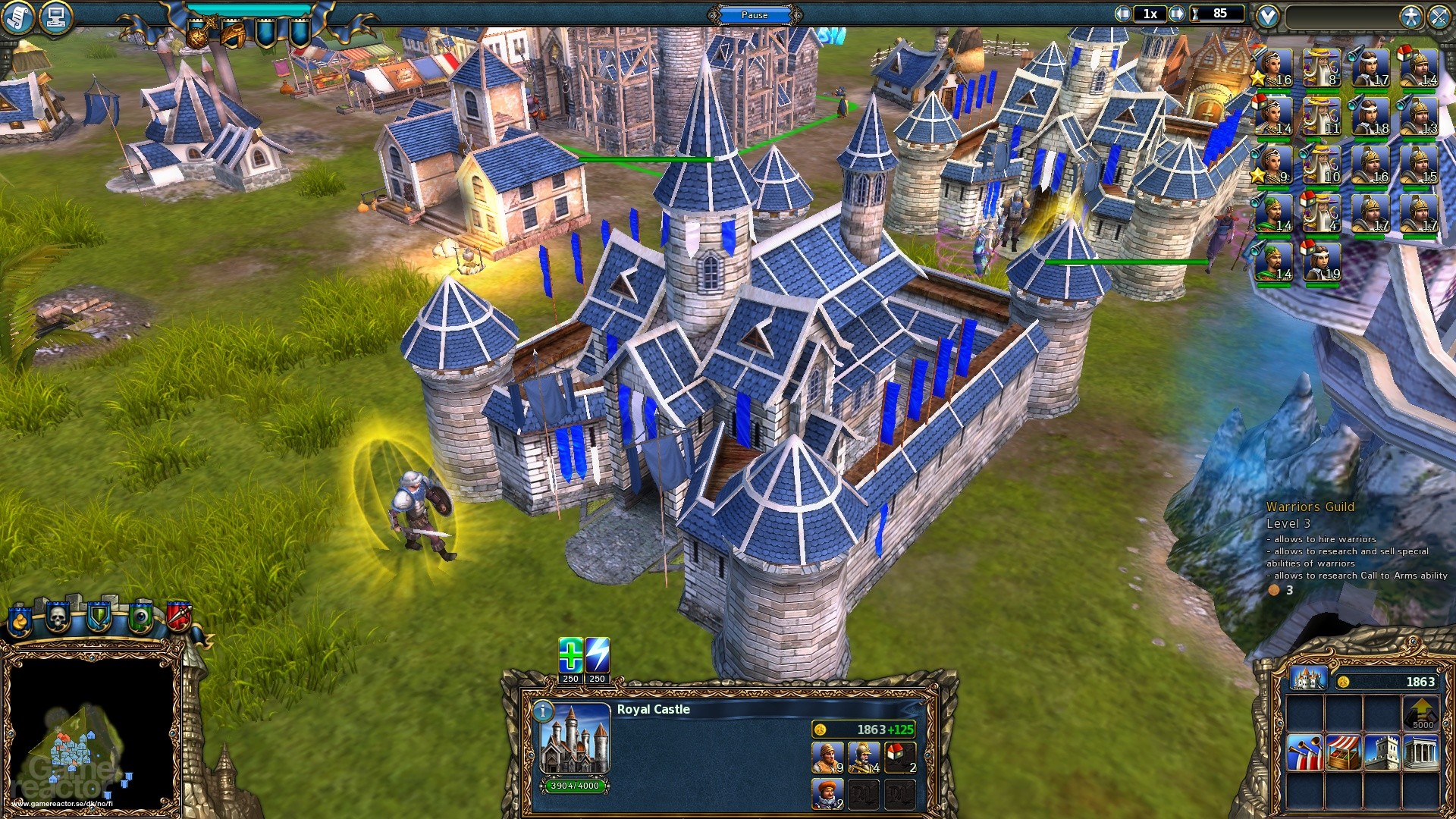Select the crown quest banner
1456x819 pixels.
pyautogui.click(x=197, y=34)
